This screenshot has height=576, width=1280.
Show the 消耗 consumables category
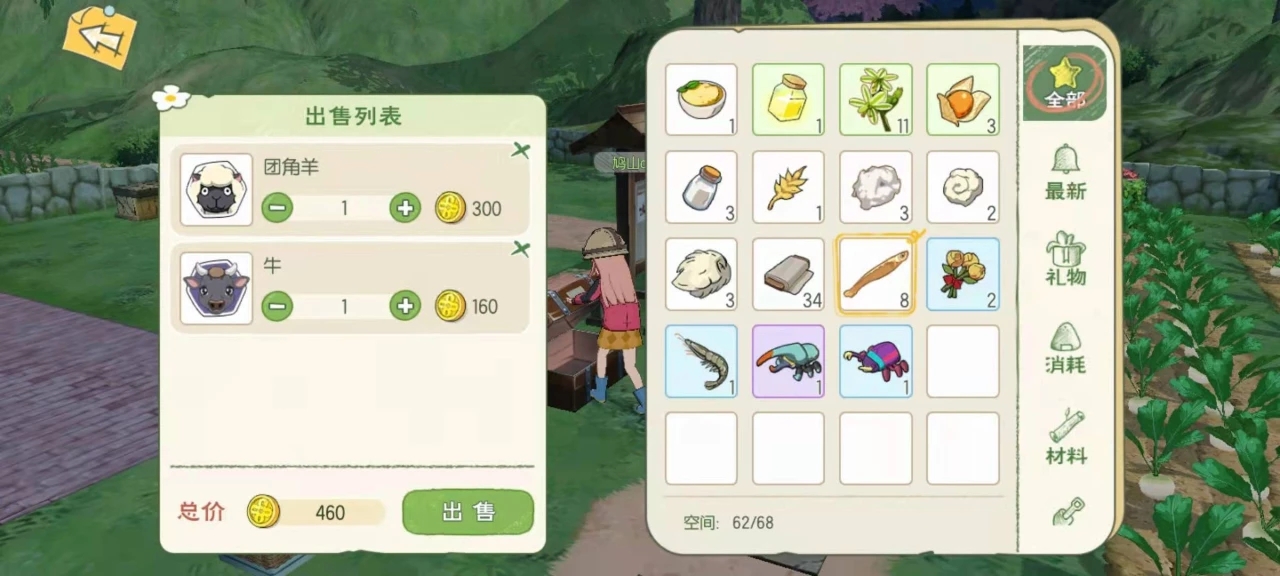pos(1065,346)
